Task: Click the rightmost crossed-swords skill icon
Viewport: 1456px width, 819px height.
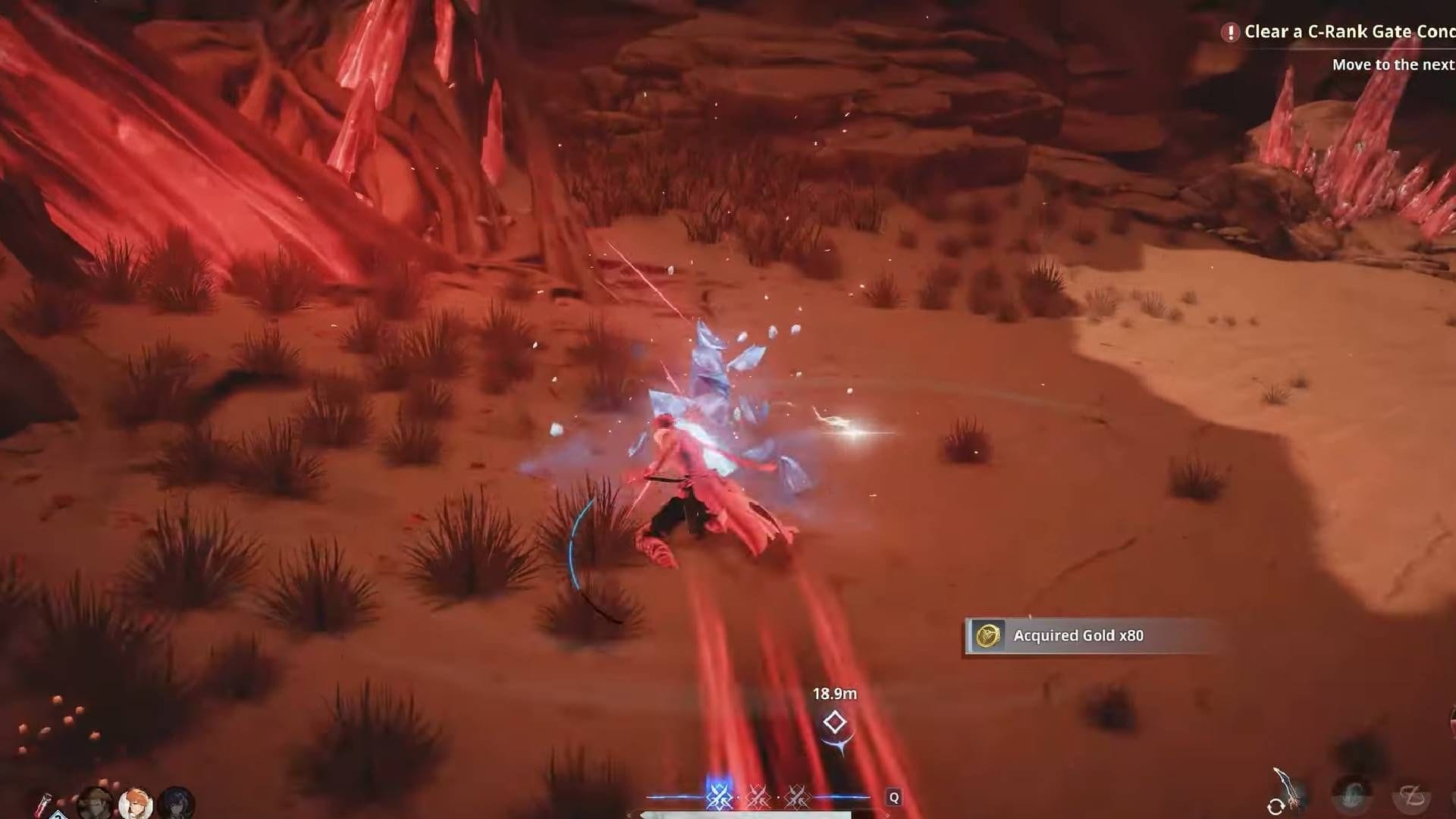Action: pos(797,797)
